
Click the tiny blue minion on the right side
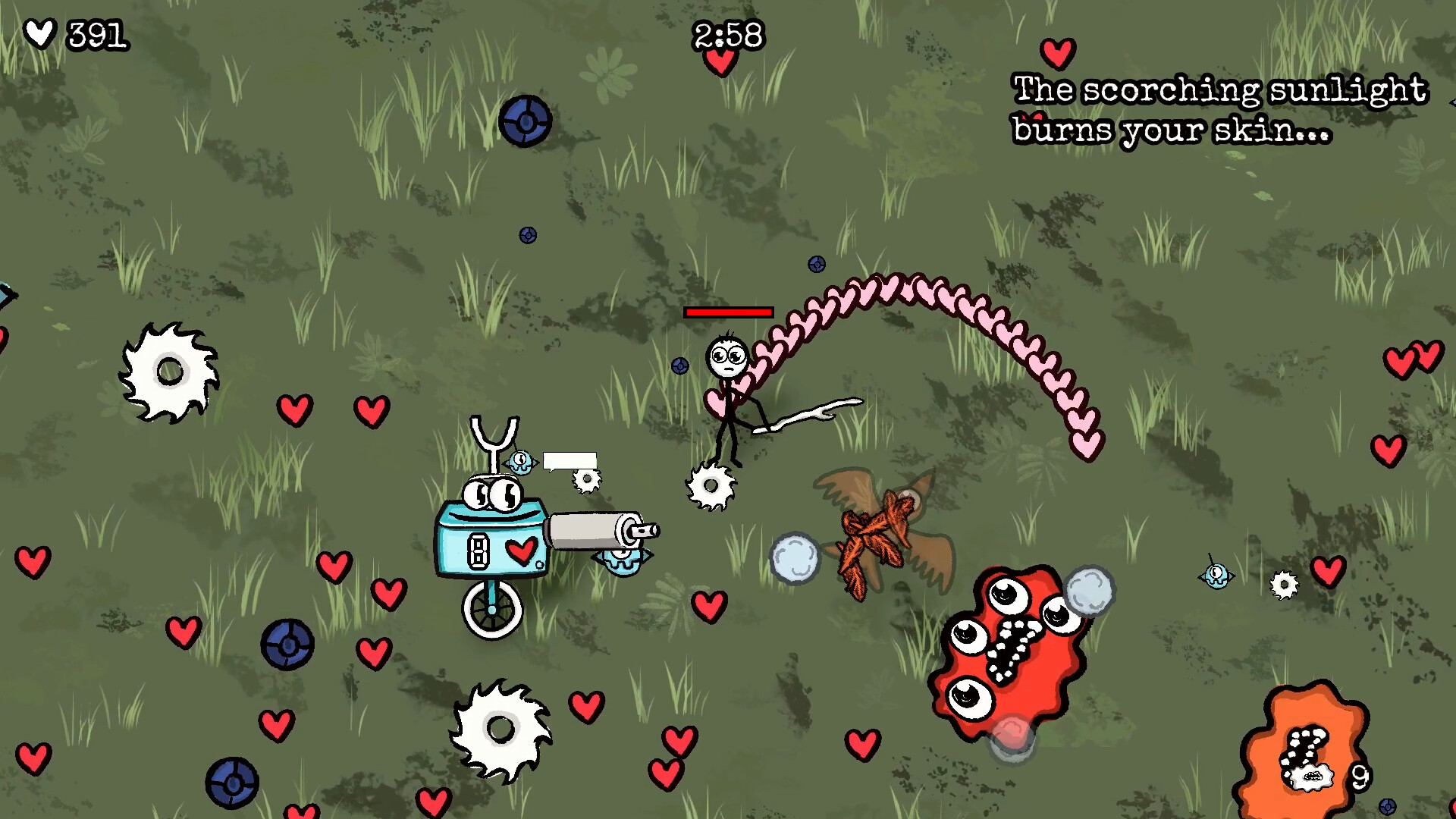click(x=1217, y=575)
